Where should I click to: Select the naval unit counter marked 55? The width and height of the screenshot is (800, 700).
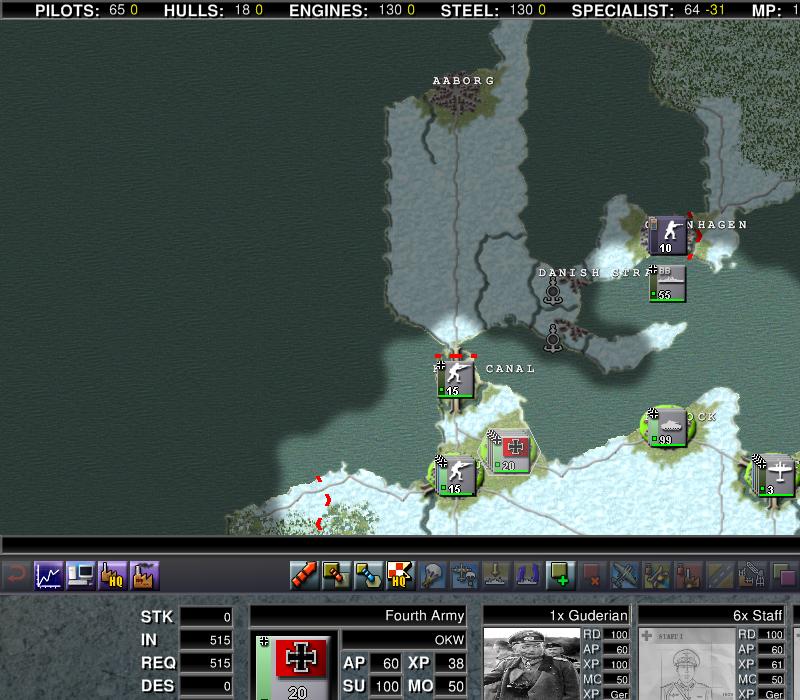[x=666, y=283]
